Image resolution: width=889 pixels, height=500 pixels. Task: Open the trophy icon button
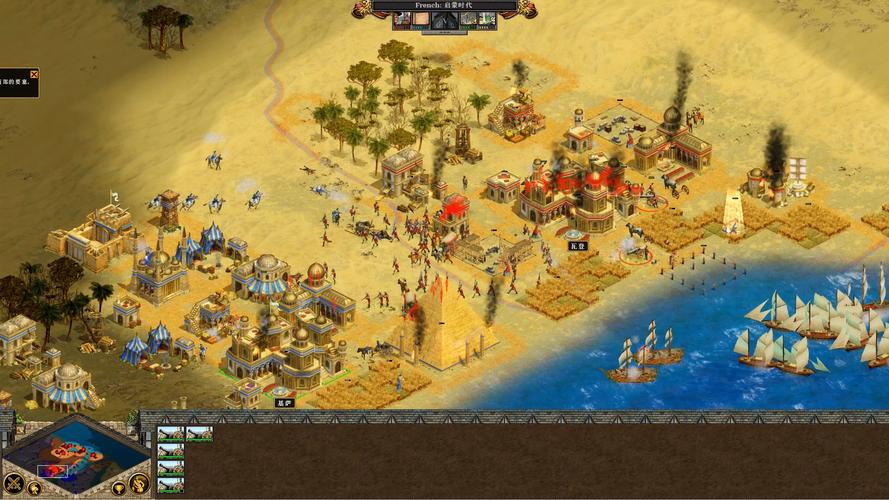click(x=118, y=488)
